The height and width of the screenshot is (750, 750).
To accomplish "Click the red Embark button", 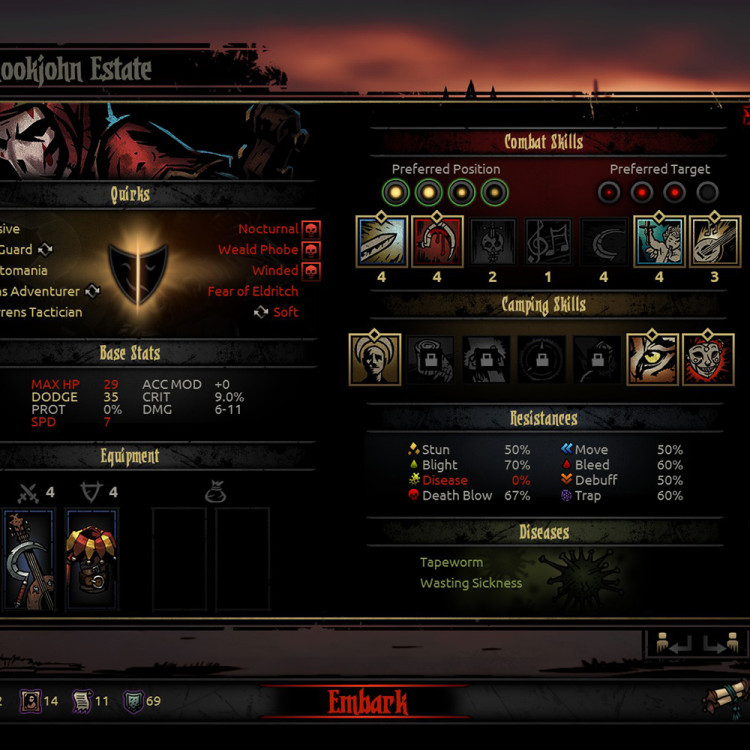I will pyautogui.click(x=367, y=703).
